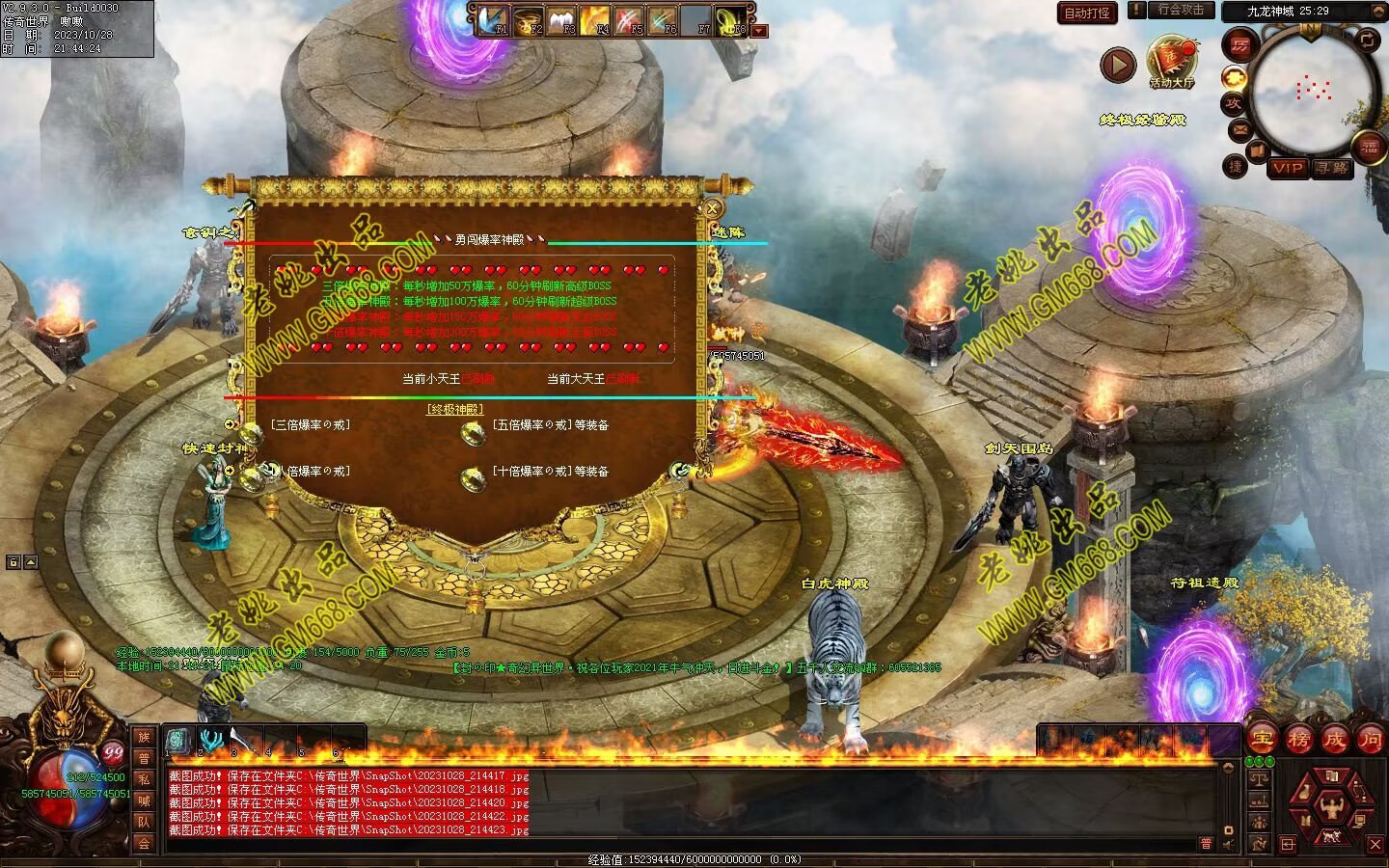Open the 宝 treasure shop button
The image size is (1389, 868).
point(1261,740)
